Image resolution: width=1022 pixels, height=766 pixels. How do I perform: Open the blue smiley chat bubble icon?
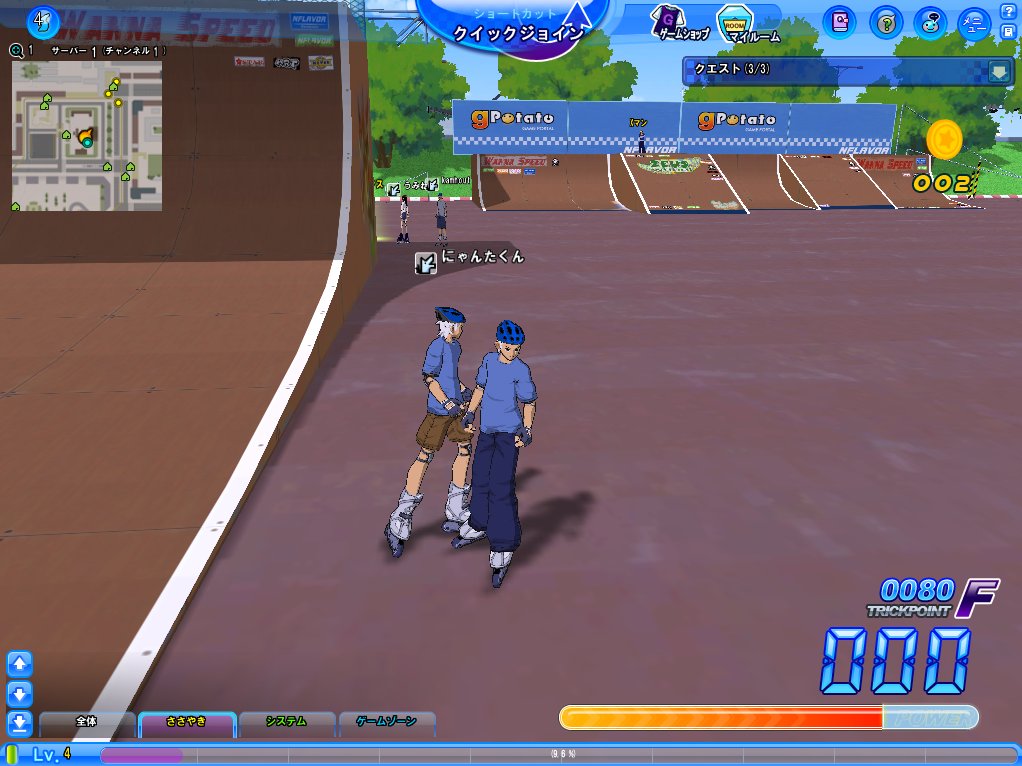click(931, 21)
